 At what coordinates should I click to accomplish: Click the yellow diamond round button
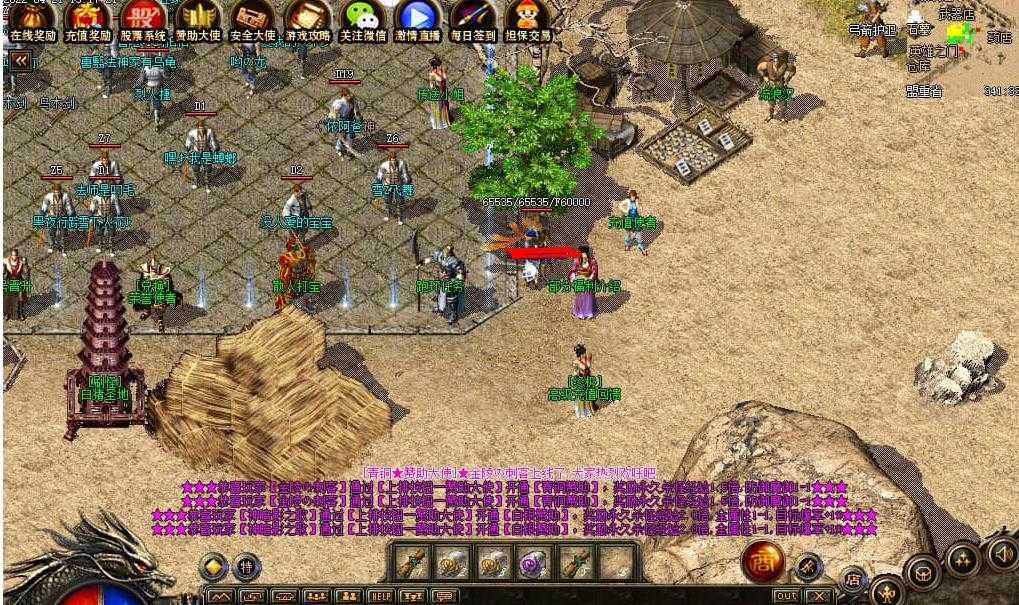tap(213, 567)
